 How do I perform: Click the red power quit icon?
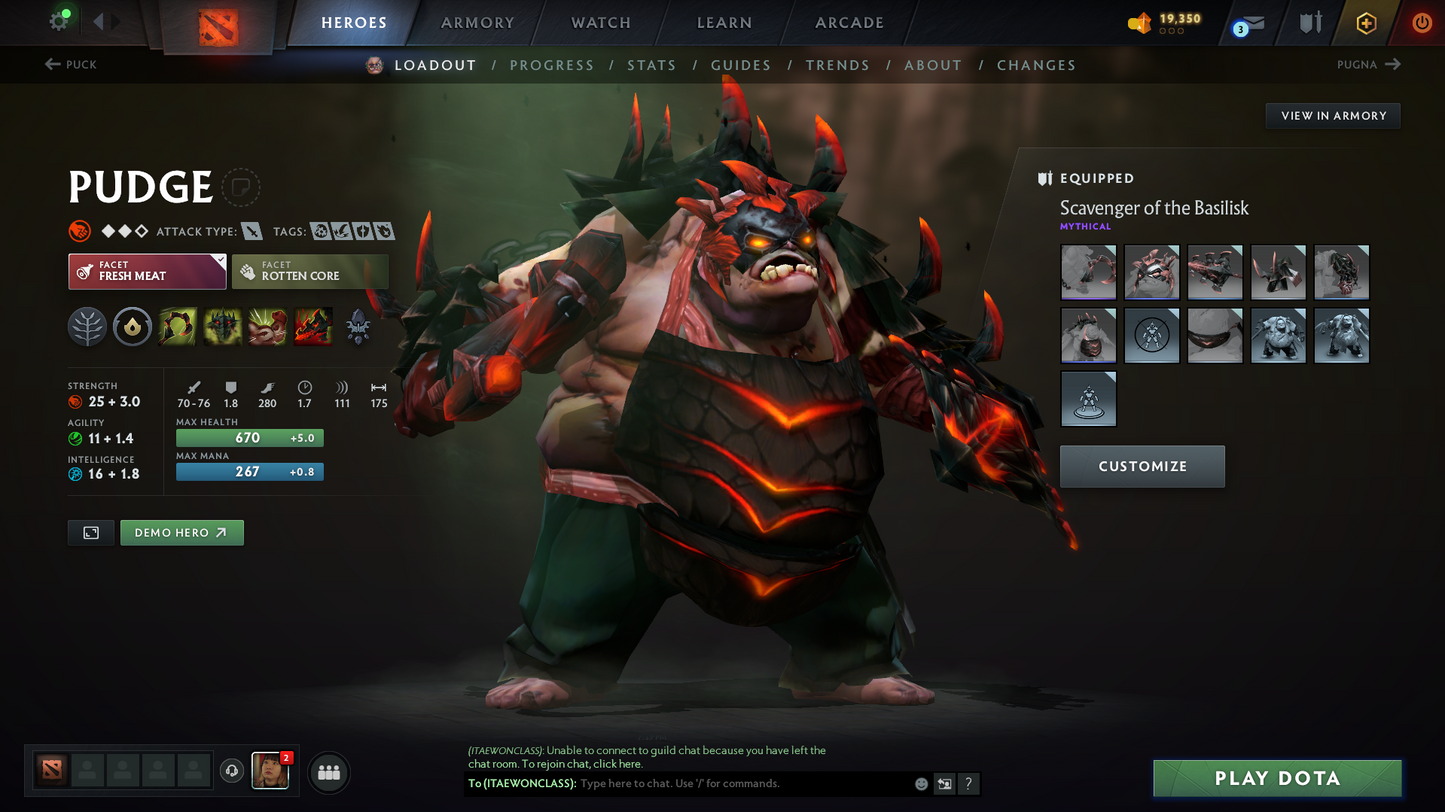[x=1421, y=23]
